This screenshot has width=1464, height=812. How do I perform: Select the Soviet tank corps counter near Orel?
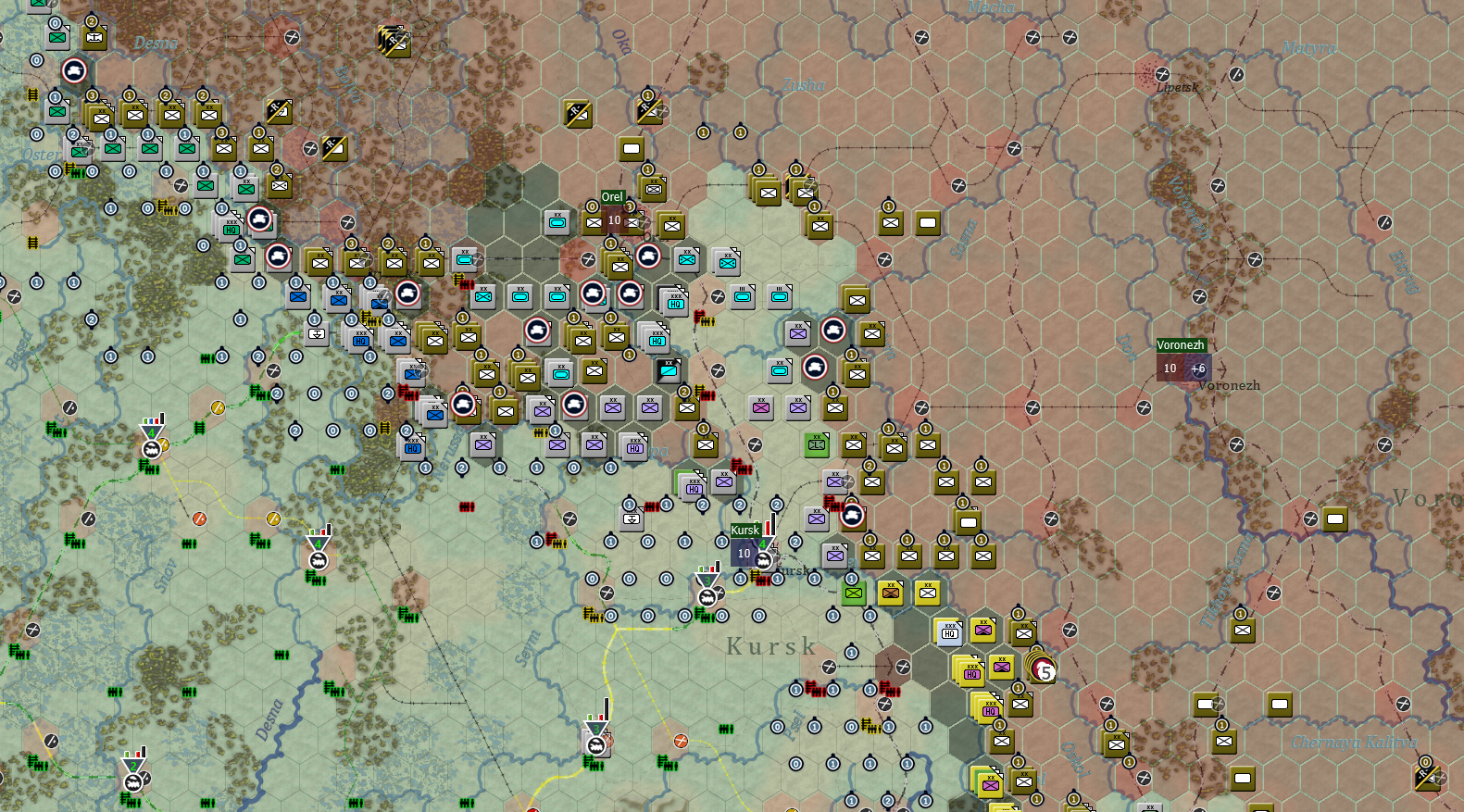647,256
